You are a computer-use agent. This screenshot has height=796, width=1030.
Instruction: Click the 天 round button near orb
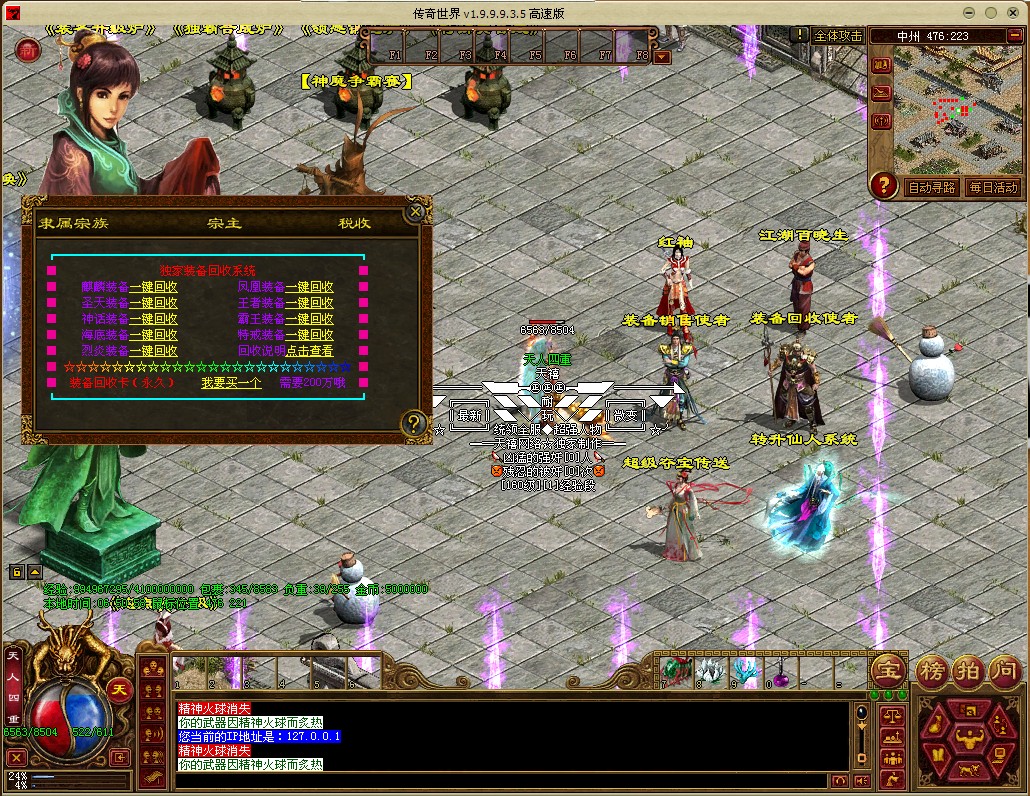point(119,690)
